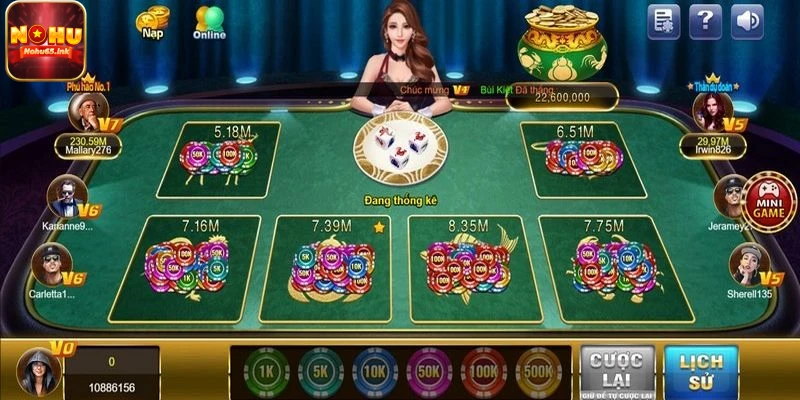Place a bet on the 8.35M area
800x400 pixels.
(462, 268)
